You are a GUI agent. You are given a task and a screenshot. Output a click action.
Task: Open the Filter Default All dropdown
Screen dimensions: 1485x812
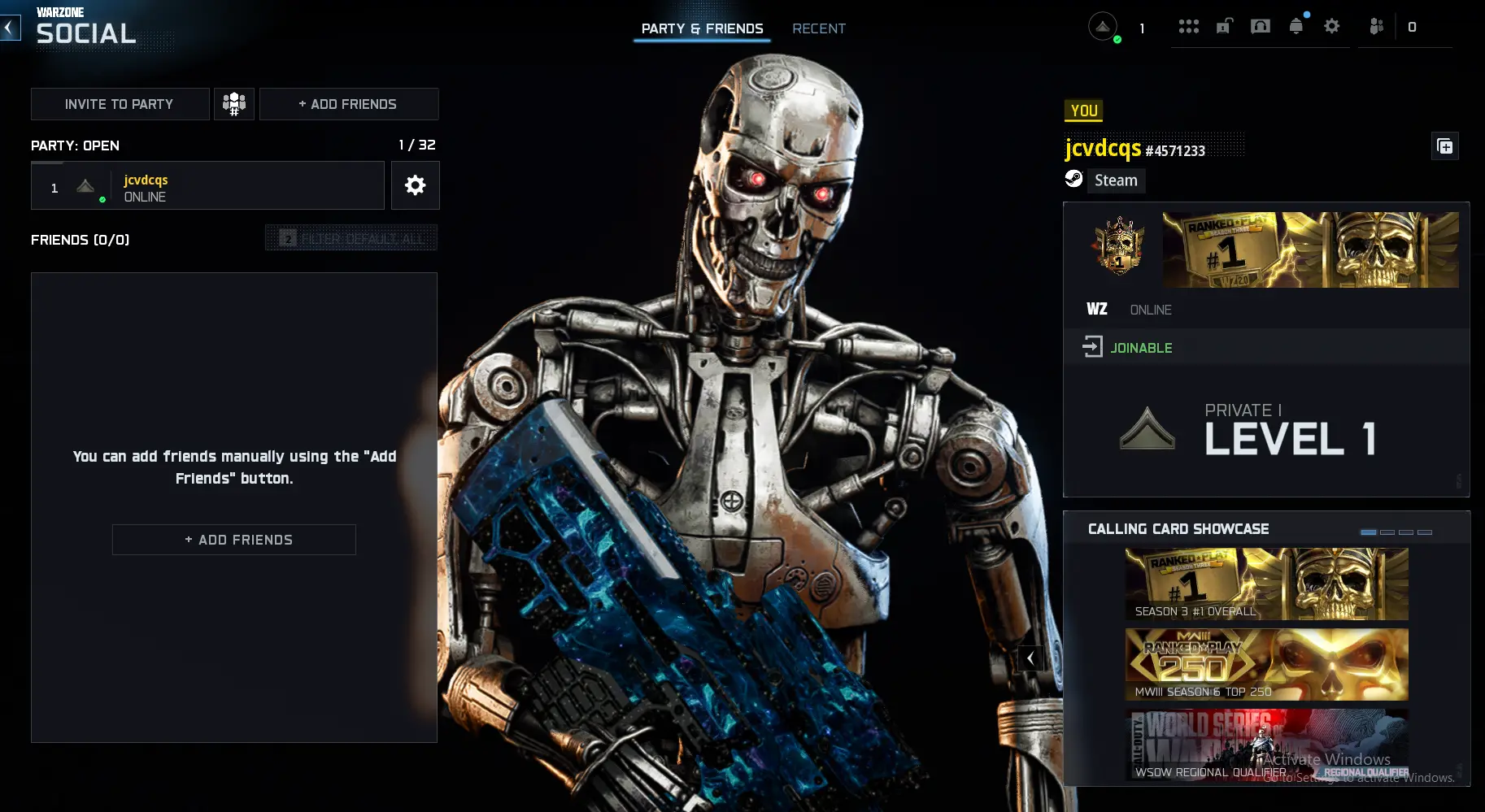[351, 237]
